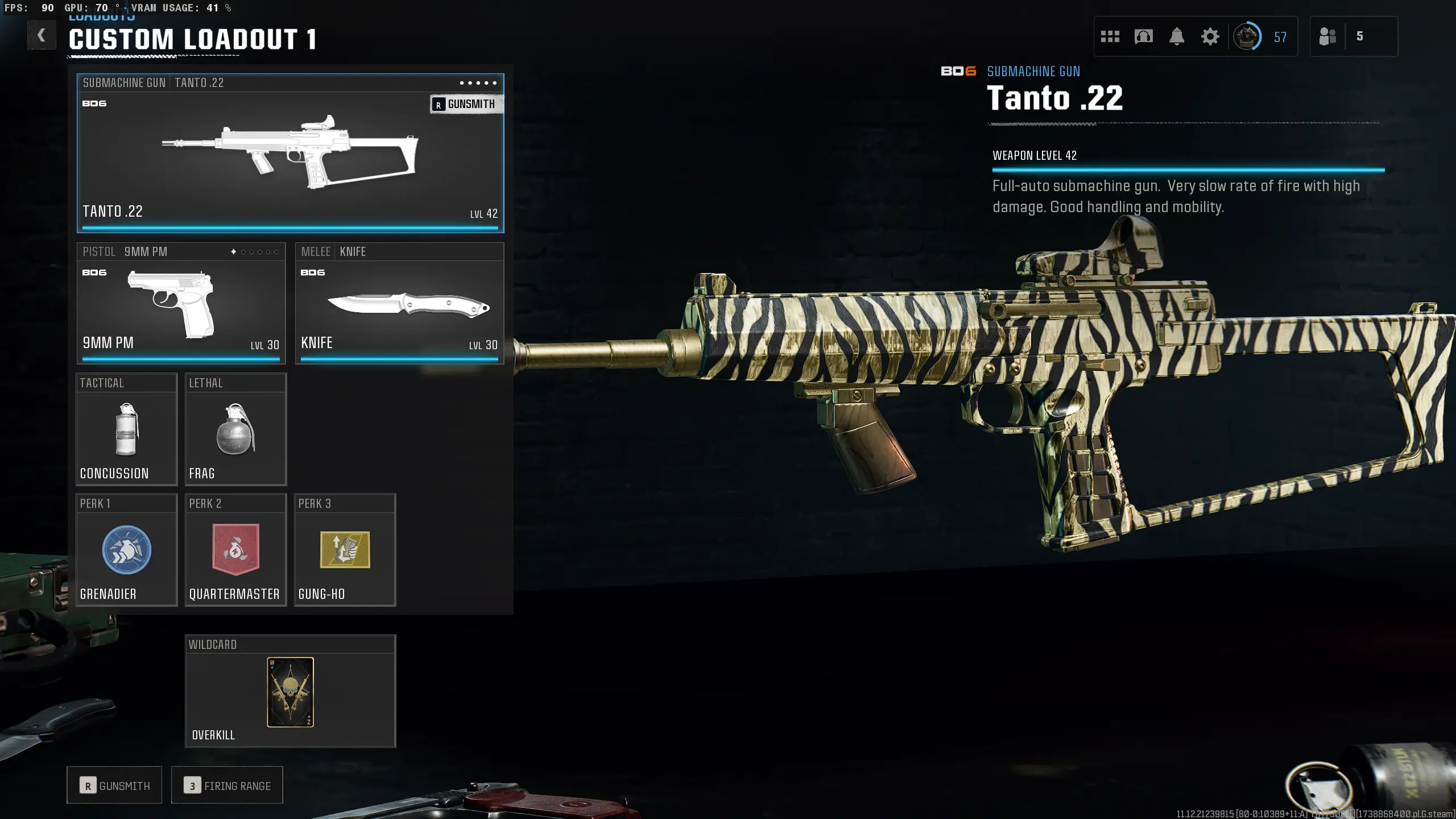This screenshot has width=1456, height=819.
Task: Open the player profile rank emblem
Action: pos(1247,37)
